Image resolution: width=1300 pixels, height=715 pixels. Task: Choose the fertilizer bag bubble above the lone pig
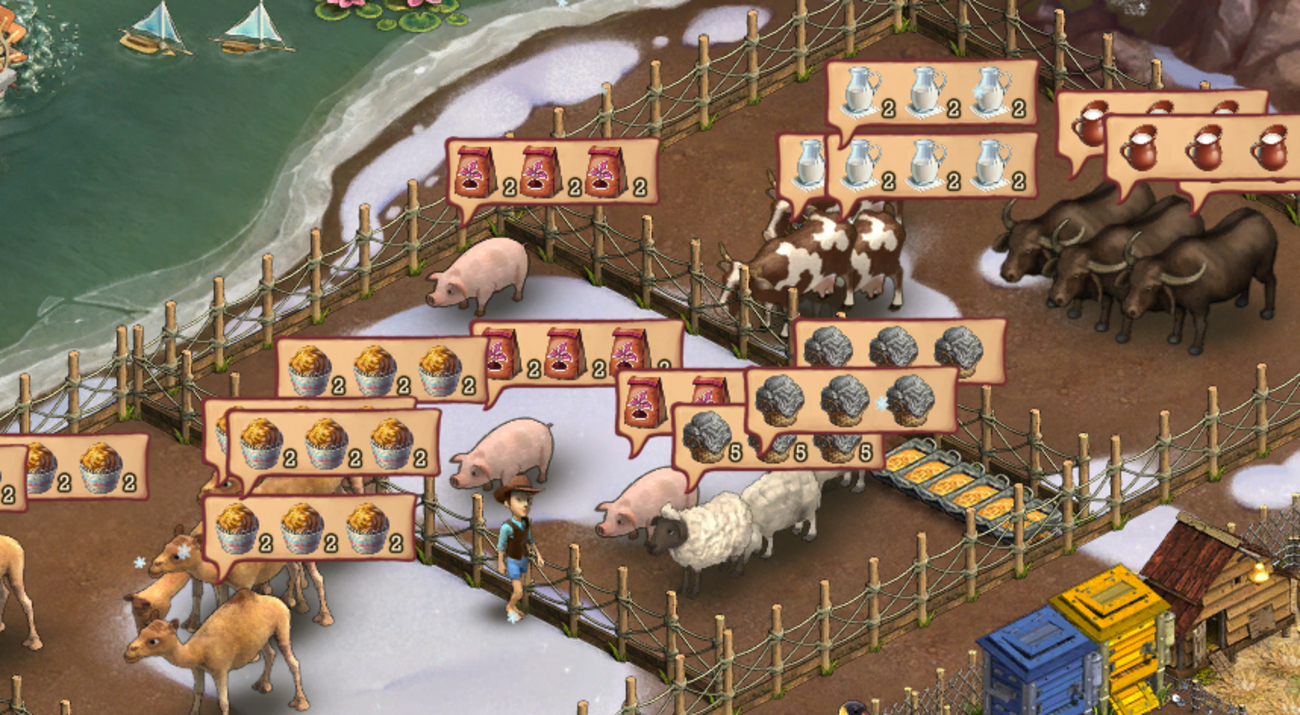(x=552, y=172)
